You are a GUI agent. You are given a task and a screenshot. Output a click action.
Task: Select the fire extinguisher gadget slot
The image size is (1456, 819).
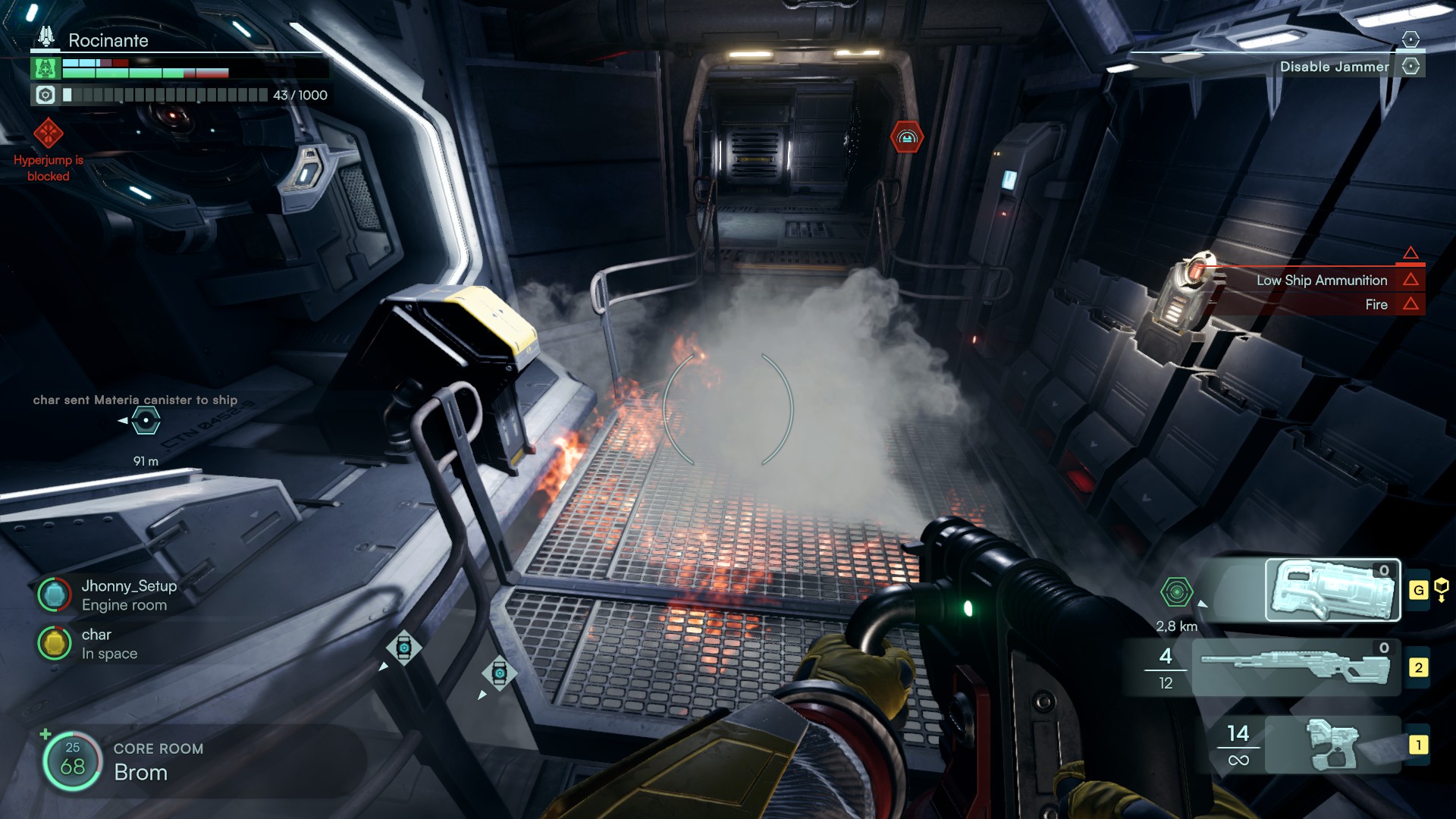coord(1332,590)
